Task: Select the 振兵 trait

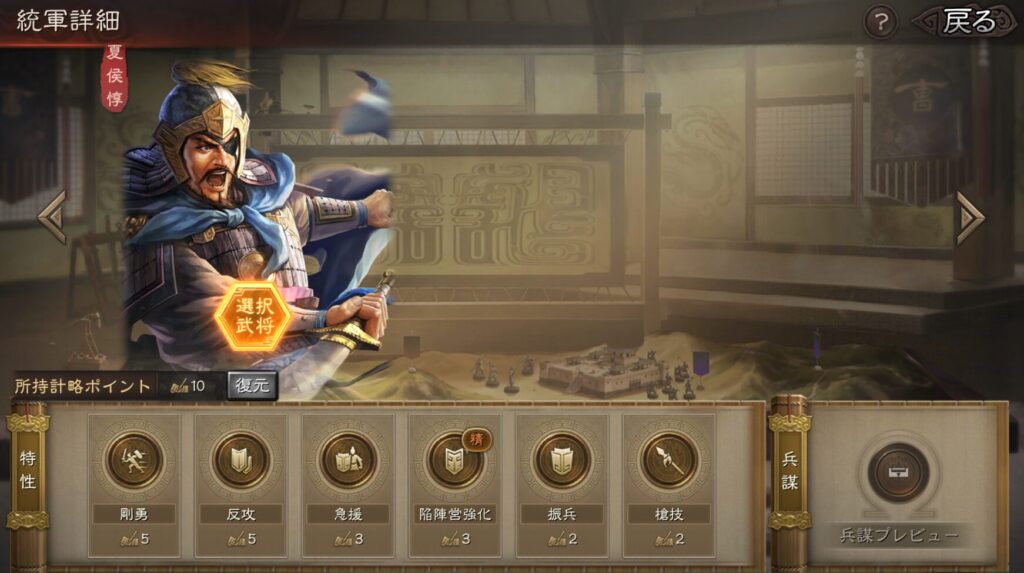Action: (x=562, y=461)
